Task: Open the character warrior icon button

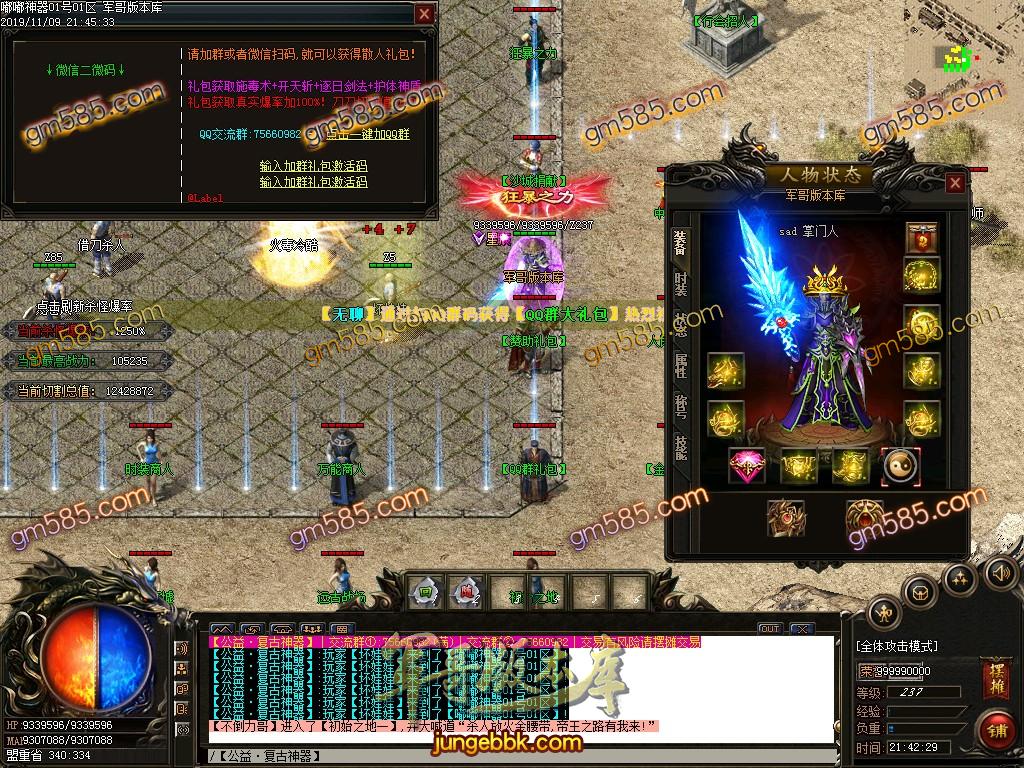Action: [883, 611]
